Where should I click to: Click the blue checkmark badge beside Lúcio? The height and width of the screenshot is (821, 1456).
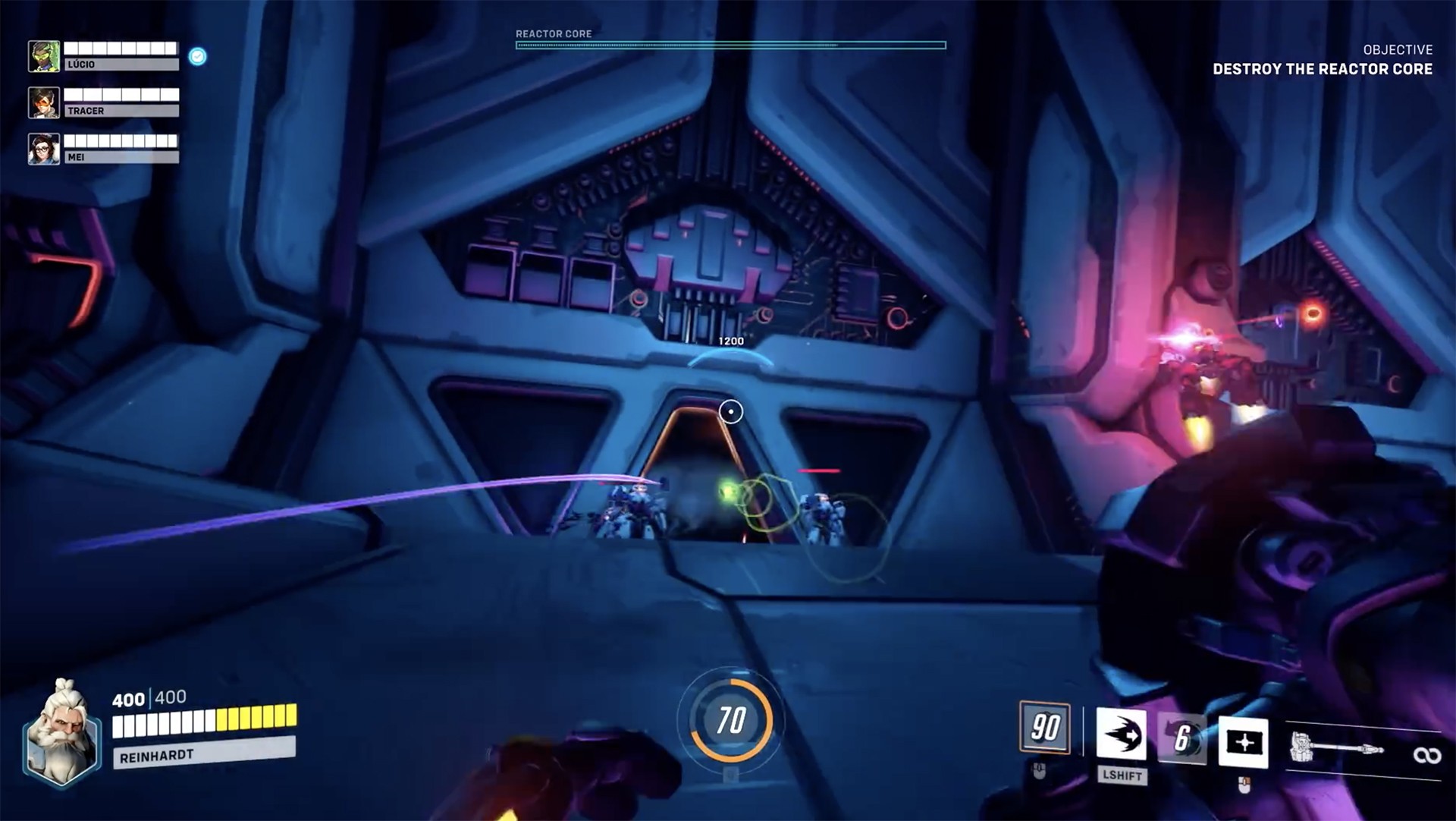click(x=197, y=57)
